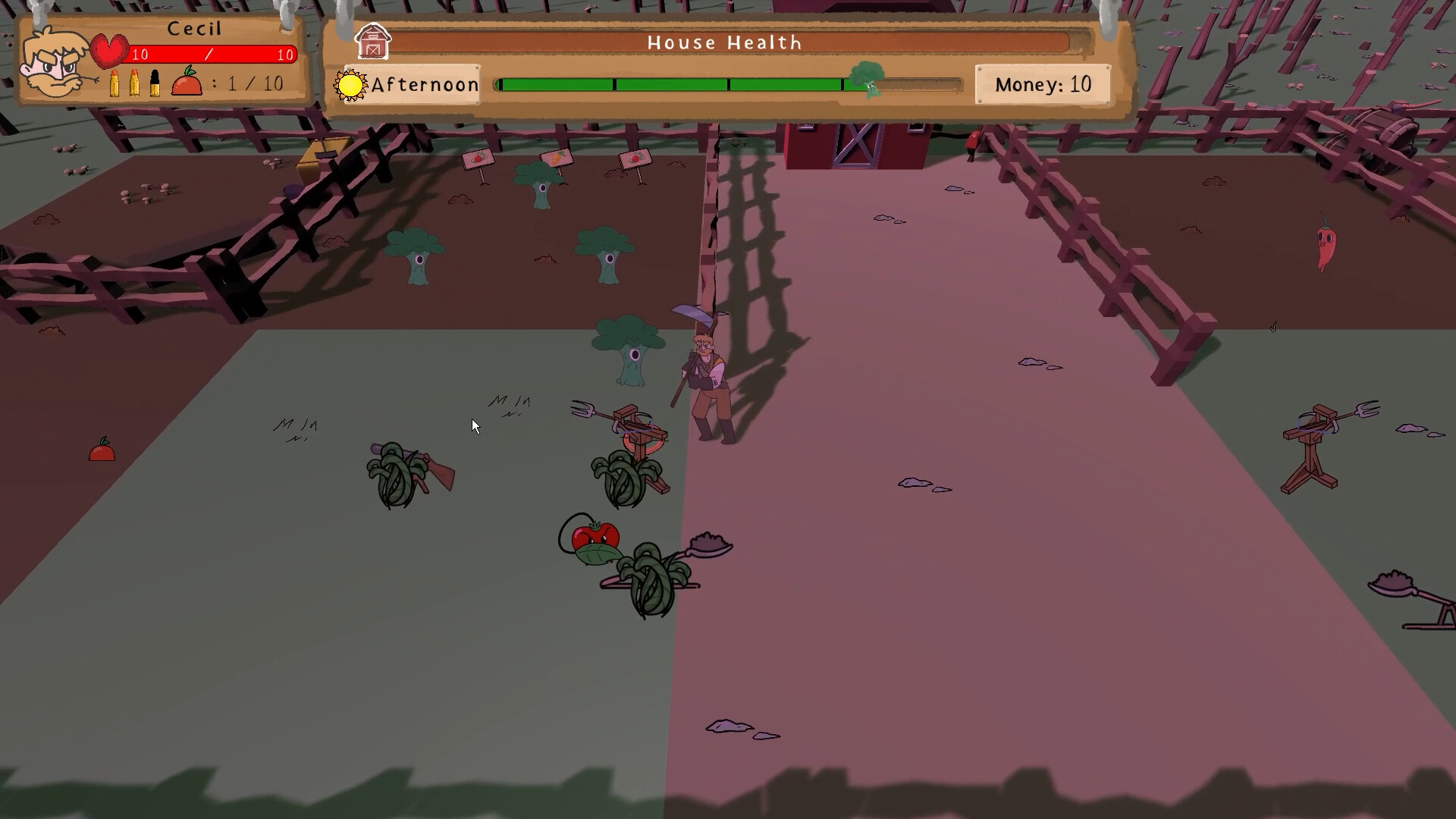Image resolution: width=1456 pixels, height=819 pixels.
Task: Click the red heart health icon
Action: (110, 49)
